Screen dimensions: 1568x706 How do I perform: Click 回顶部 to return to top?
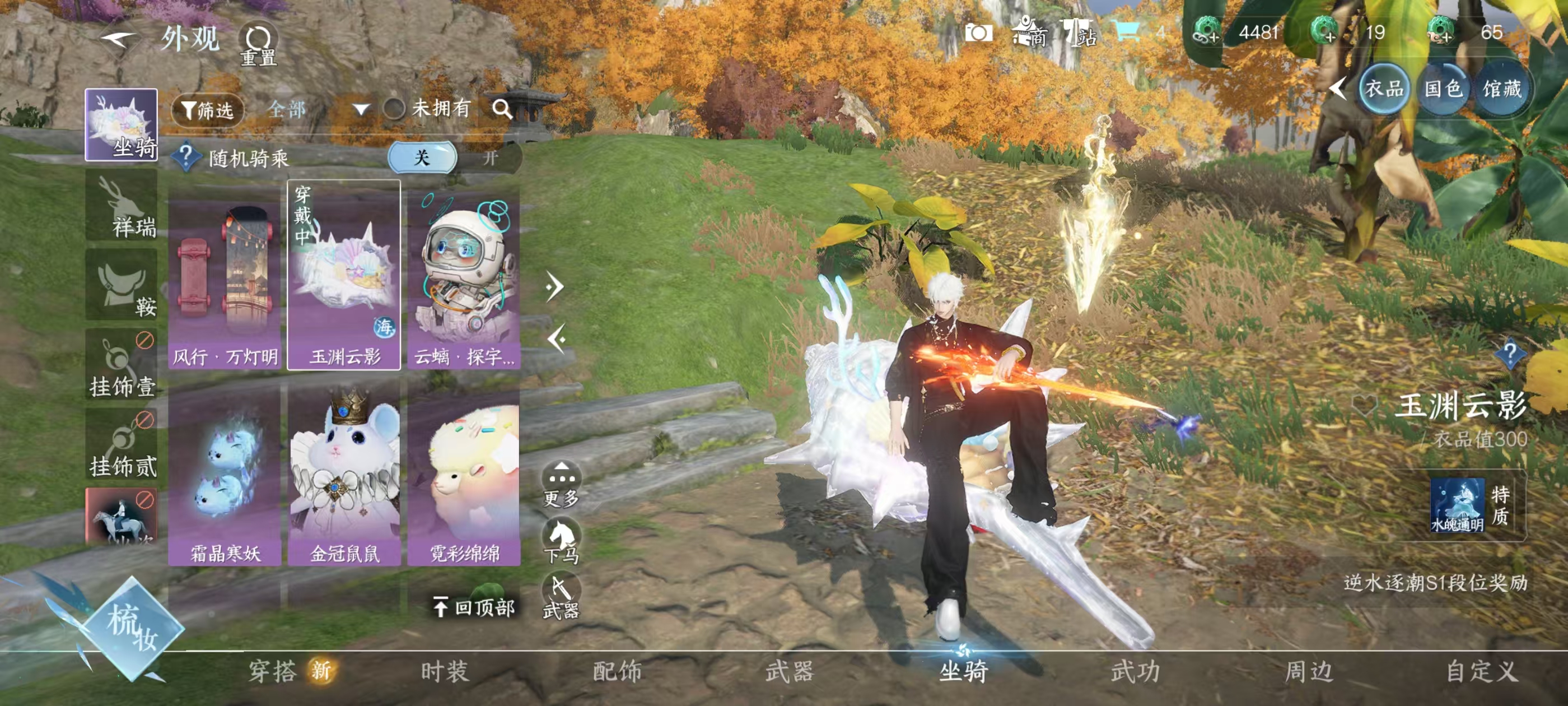(x=475, y=607)
